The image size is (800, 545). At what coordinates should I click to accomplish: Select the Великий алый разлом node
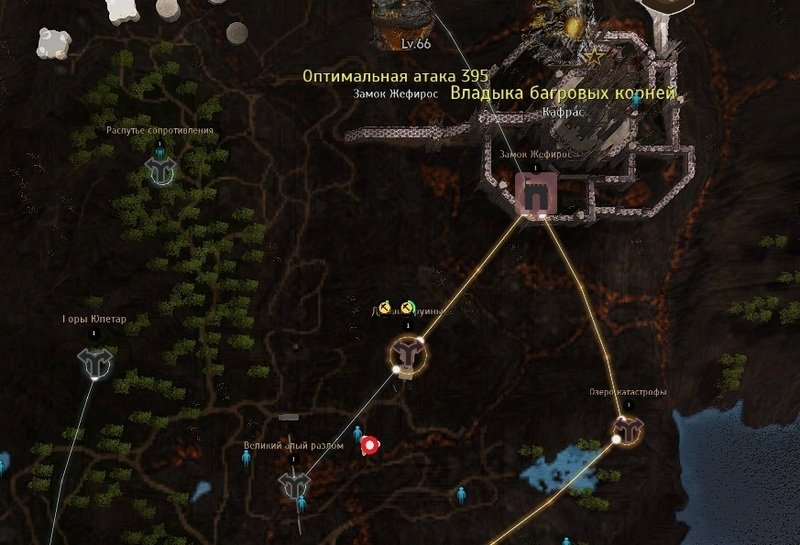293,485
